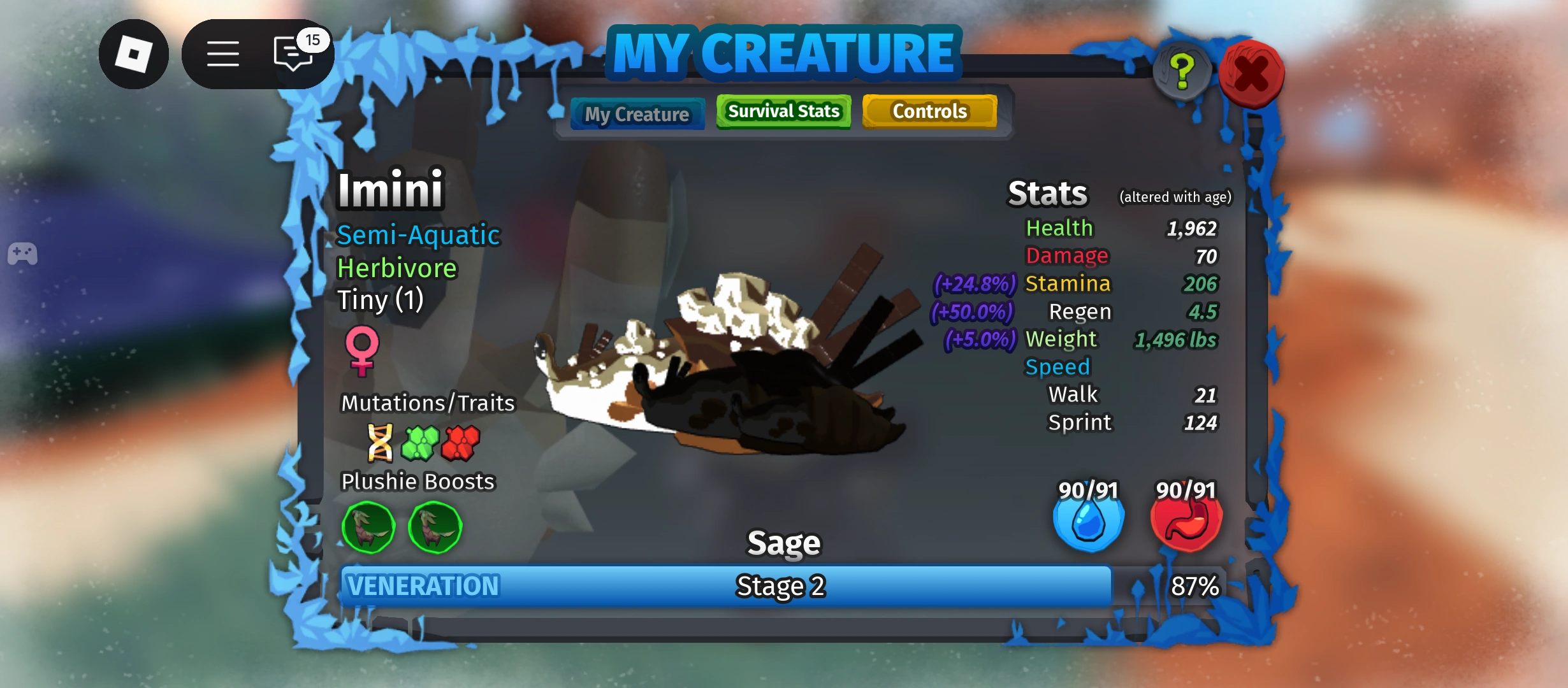
Task: Open the Controls tab
Action: click(929, 111)
